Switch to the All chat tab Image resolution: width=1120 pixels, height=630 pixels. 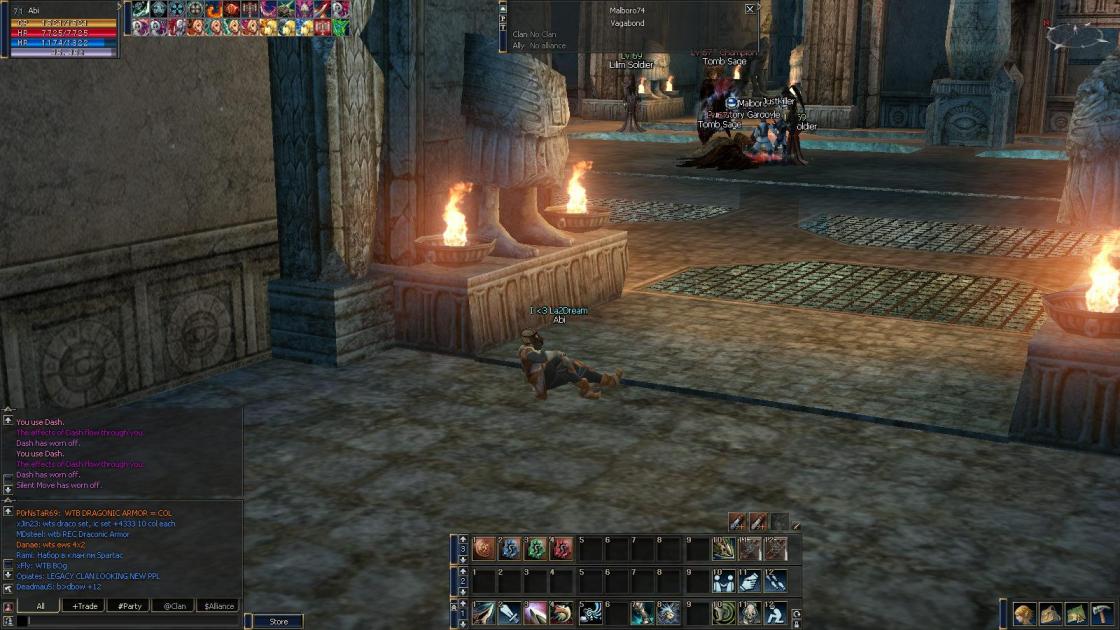point(41,606)
